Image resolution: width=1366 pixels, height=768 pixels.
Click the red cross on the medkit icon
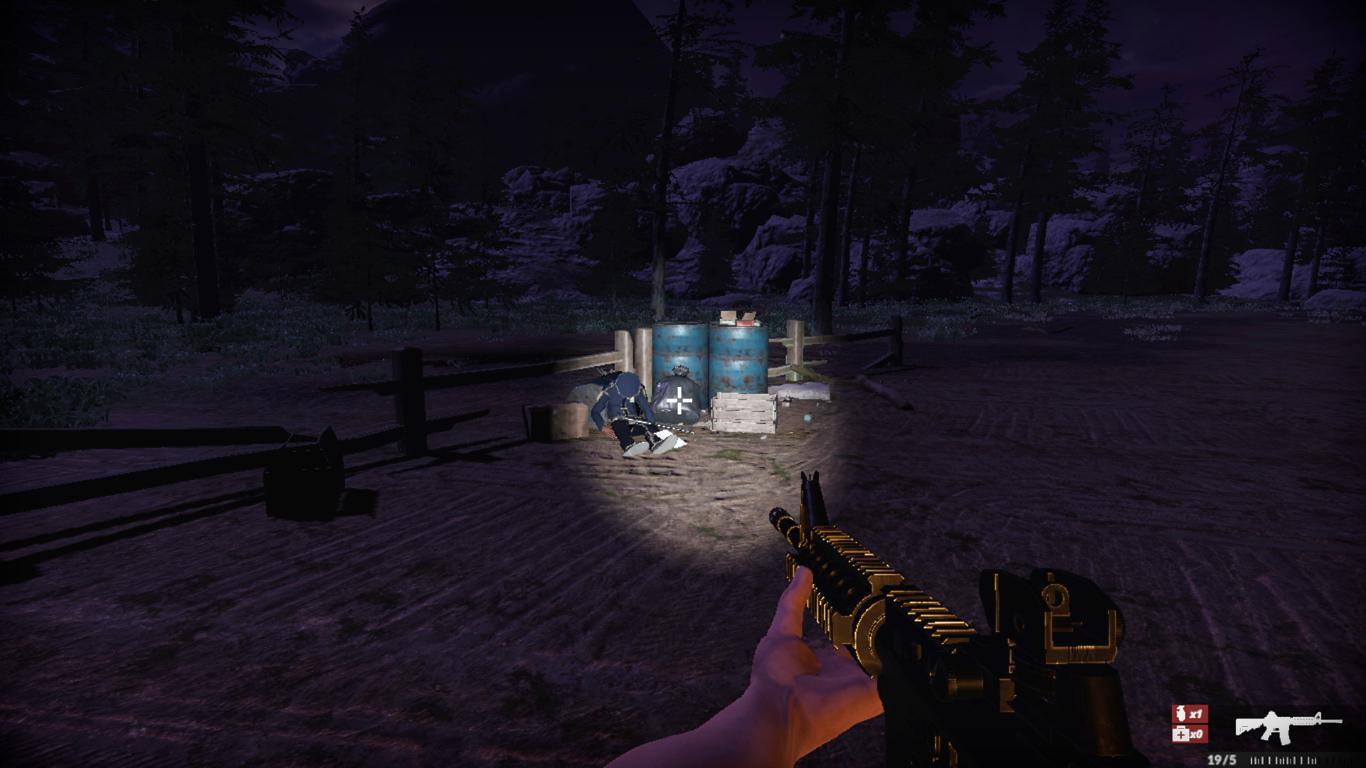point(1182,733)
